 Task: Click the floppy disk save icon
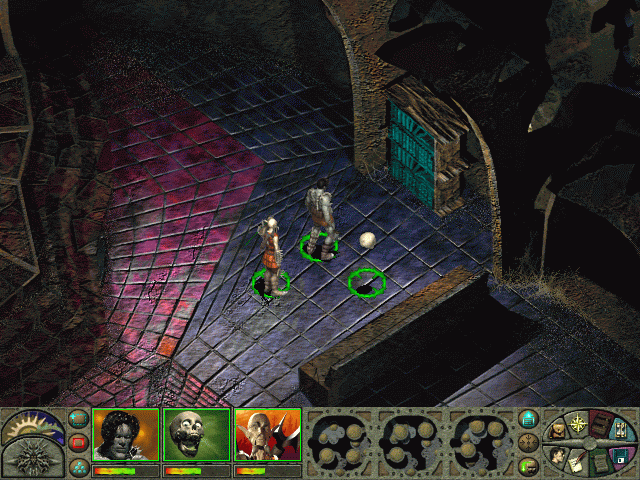pyautogui.click(x=620, y=456)
